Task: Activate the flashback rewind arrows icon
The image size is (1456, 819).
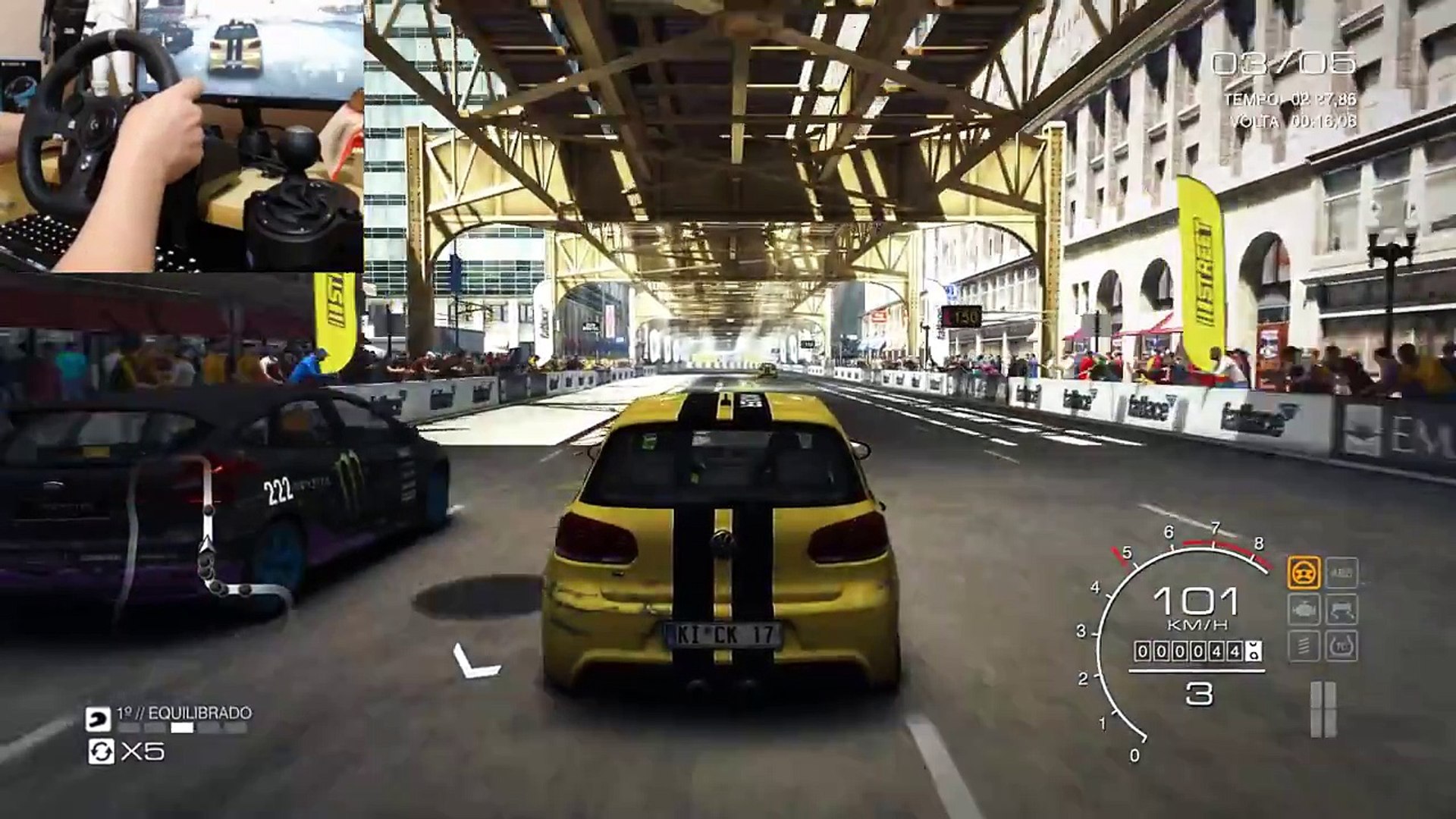Action: coord(100,752)
